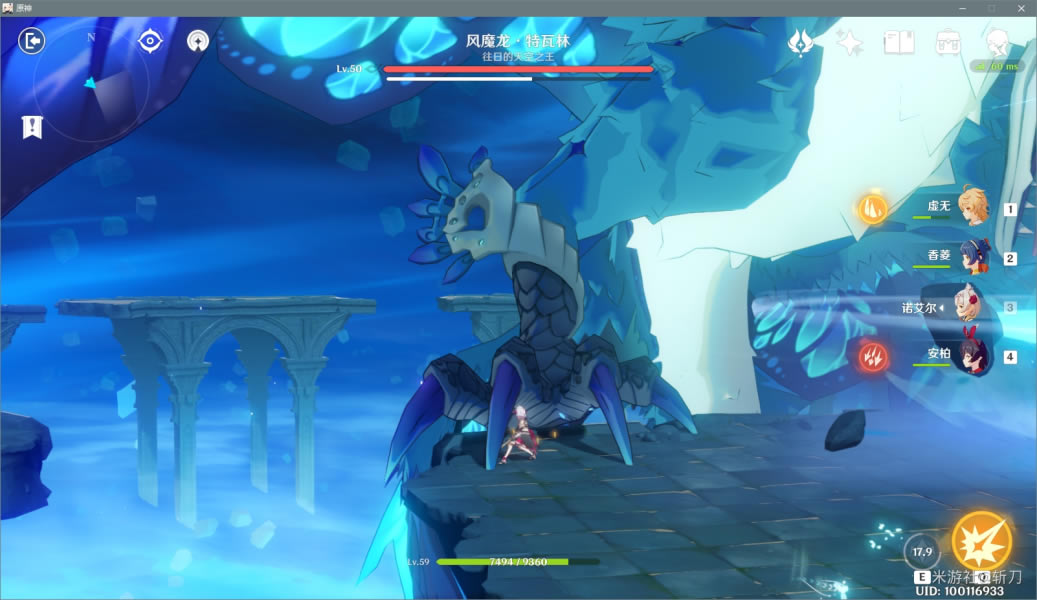
Task: Open the map via the circular minimap
Action: tap(92, 82)
